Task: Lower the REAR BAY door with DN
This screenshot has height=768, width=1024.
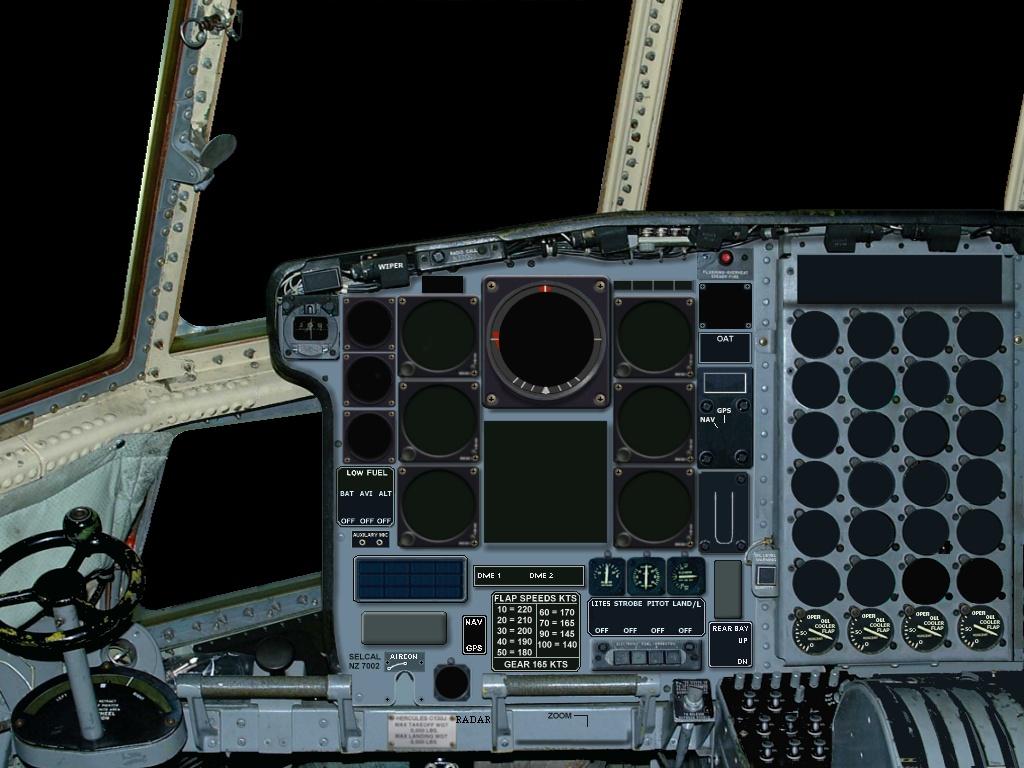Action: point(742,661)
